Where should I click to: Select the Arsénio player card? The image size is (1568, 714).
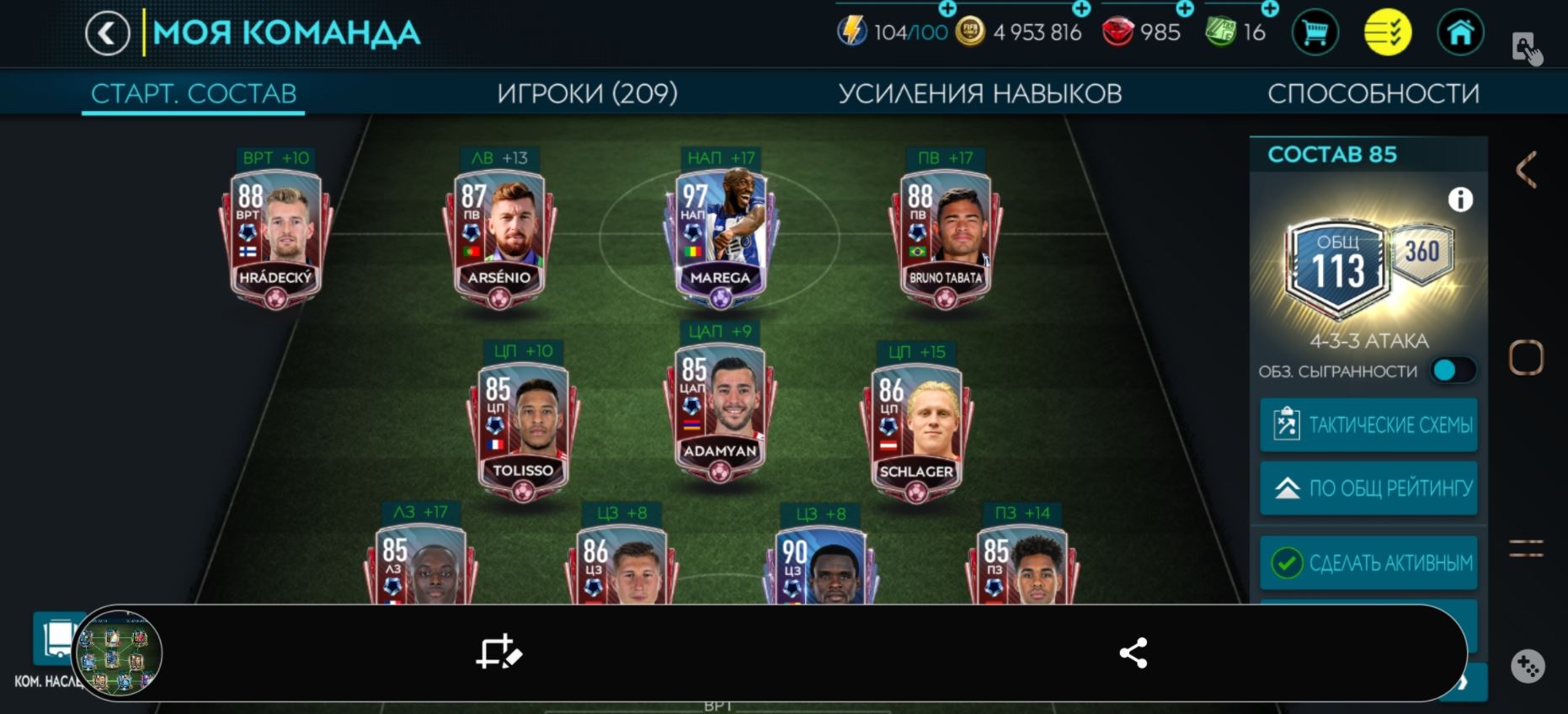pyautogui.click(x=499, y=237)
